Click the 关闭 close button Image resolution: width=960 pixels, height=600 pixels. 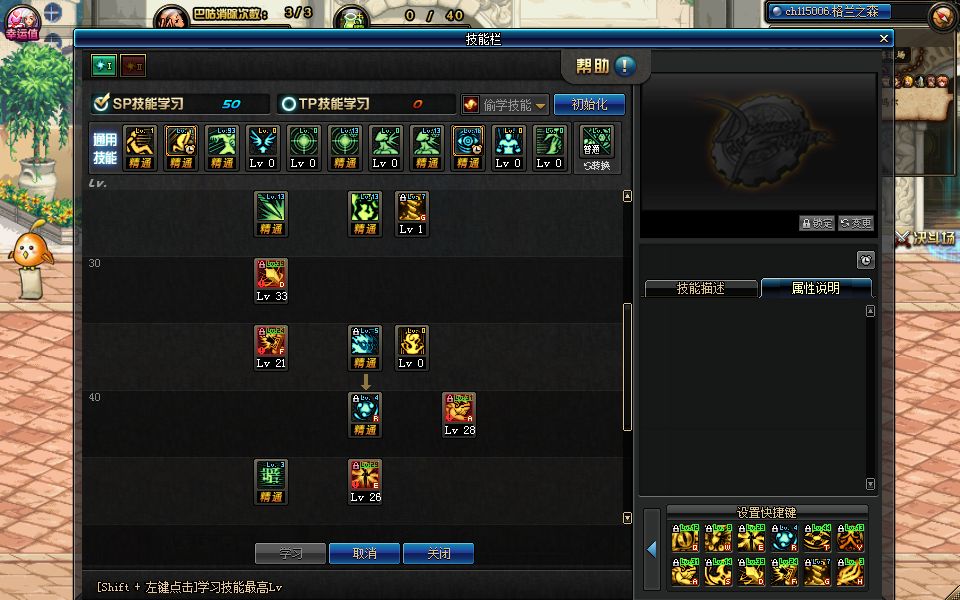[438, 553]
